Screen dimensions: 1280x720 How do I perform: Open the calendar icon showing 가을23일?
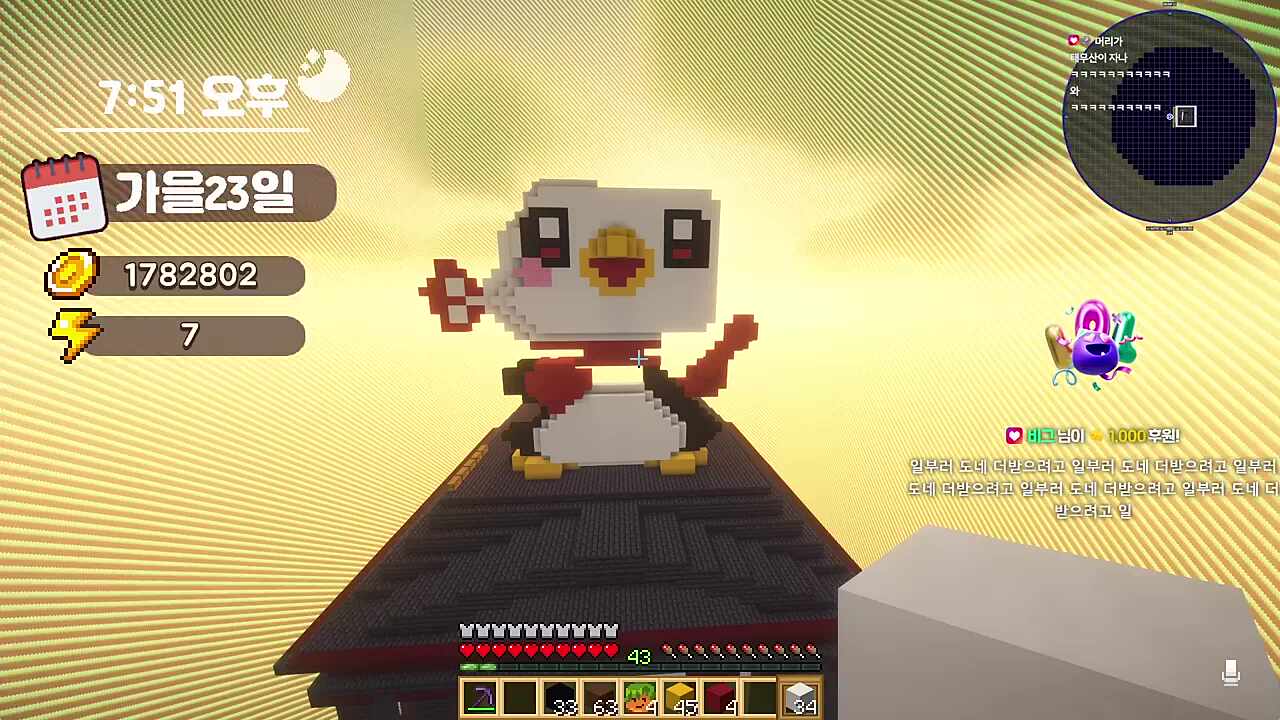click(x=64, y=196)
